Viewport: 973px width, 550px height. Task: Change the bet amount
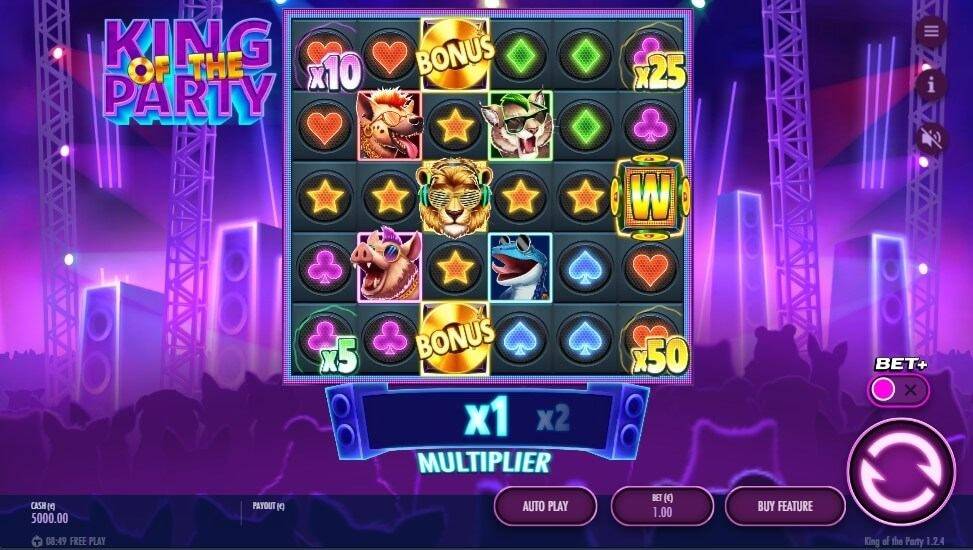pos(661,506)
